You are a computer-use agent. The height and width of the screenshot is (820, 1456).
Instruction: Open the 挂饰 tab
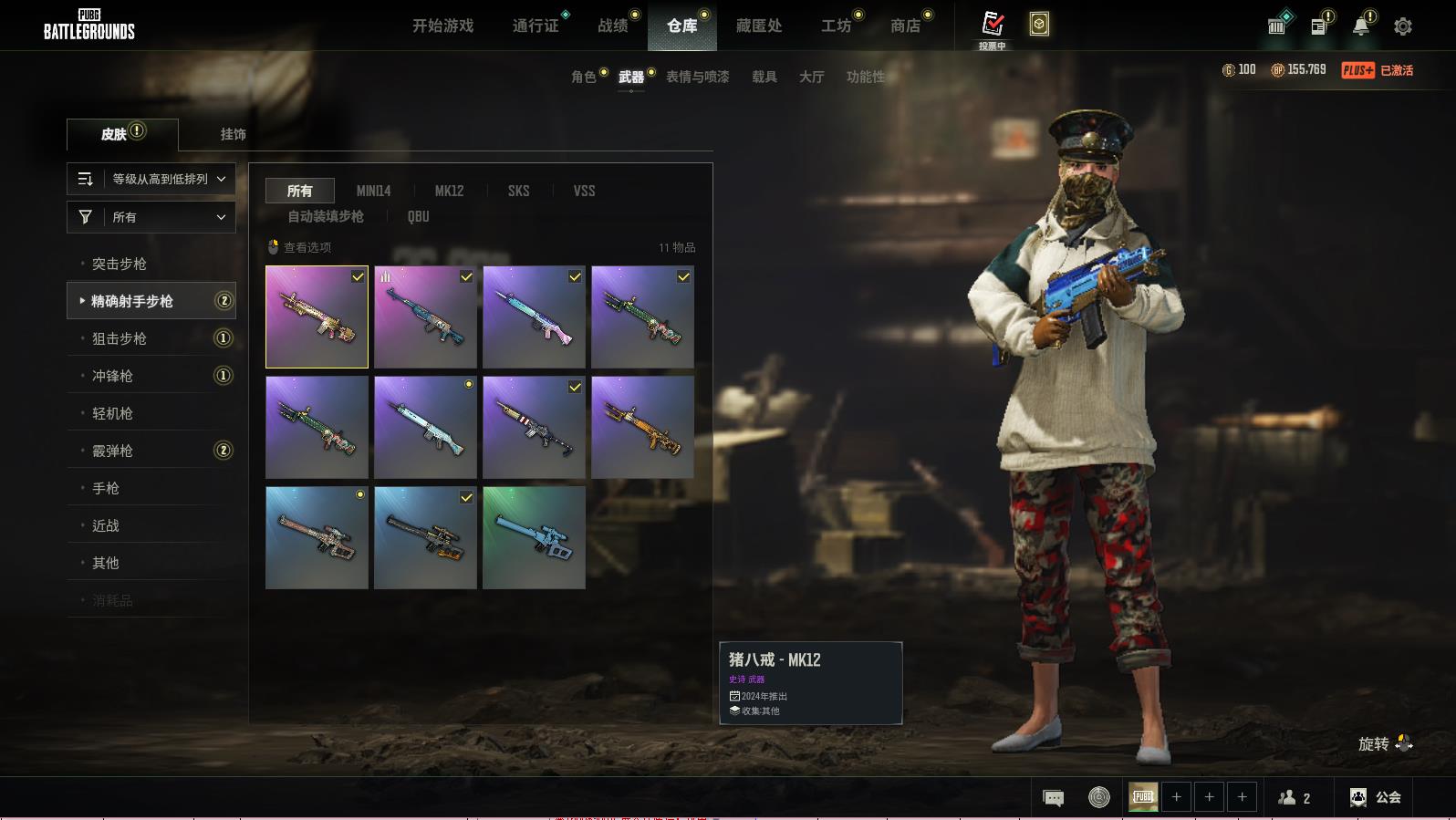coord(233,134)
